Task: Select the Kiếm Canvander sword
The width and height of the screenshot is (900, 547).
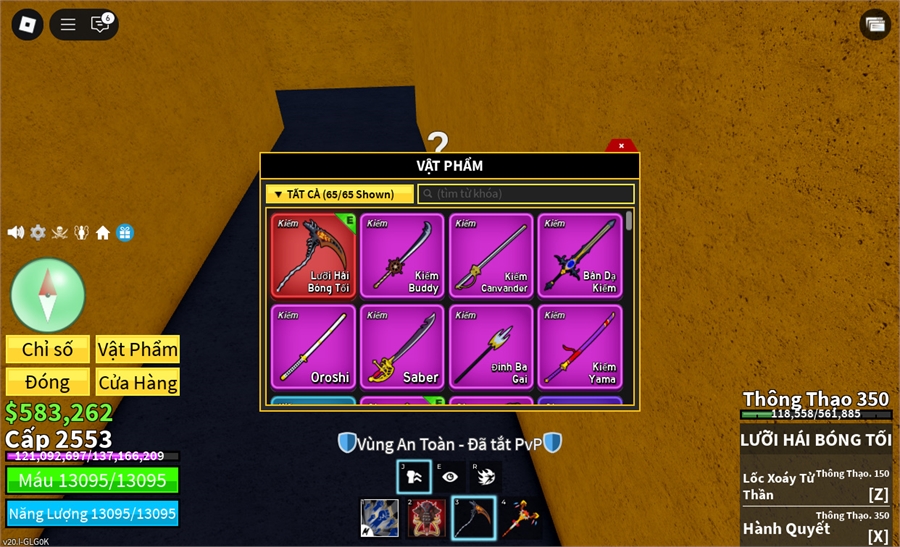Action: click(x=491, y=255)
